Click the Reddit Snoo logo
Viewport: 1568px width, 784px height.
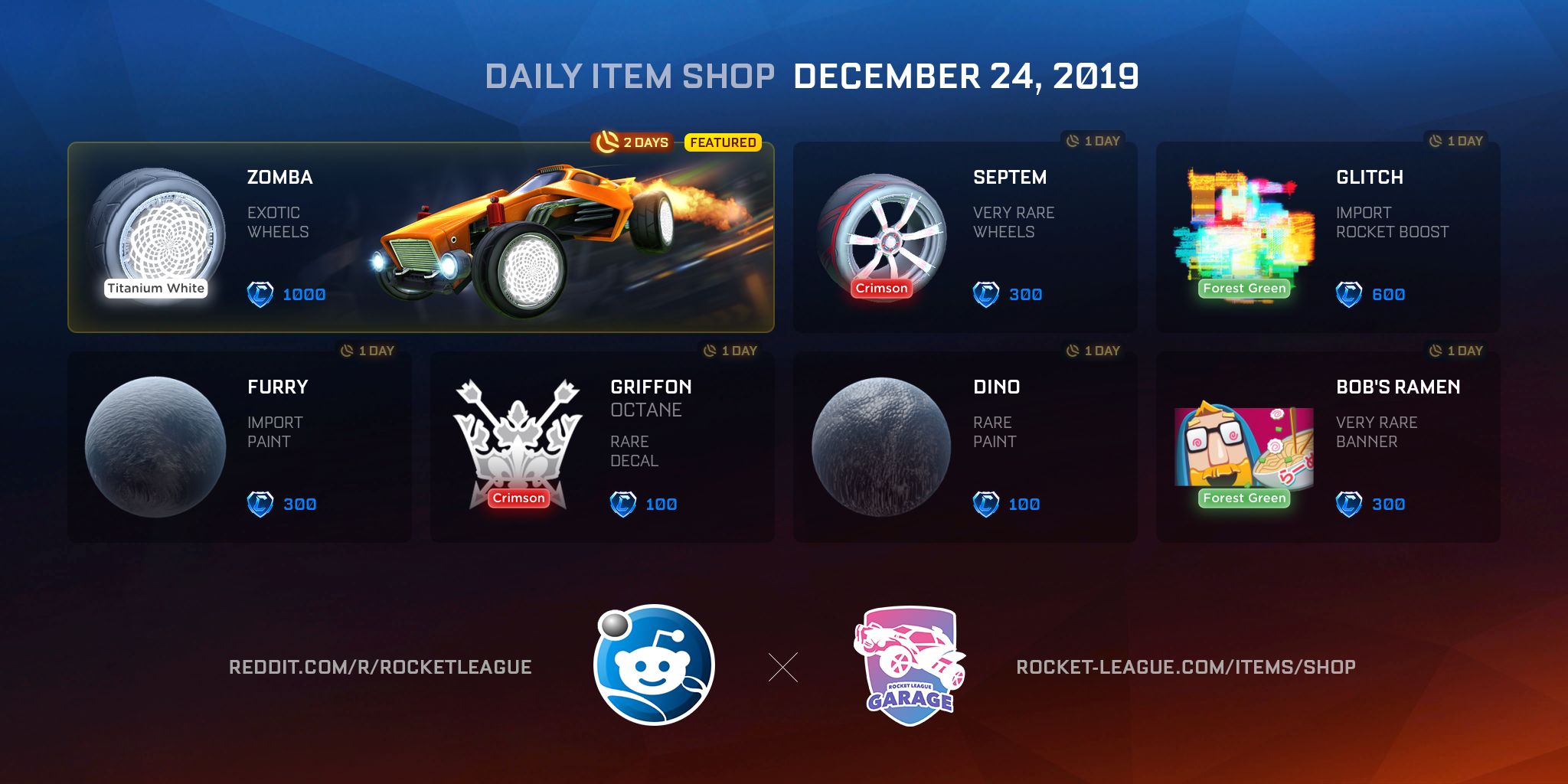pyautogui.click(x=654, y=665)
